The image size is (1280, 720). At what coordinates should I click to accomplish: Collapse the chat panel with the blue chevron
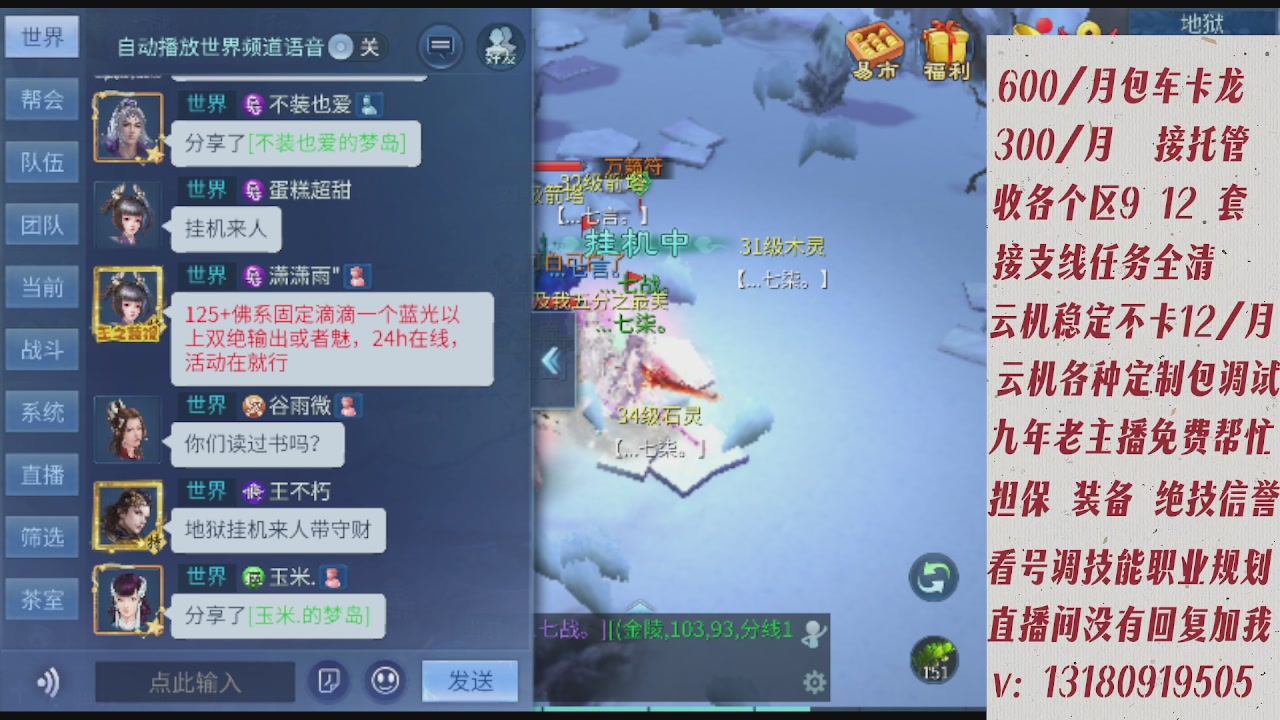point(549,360)
